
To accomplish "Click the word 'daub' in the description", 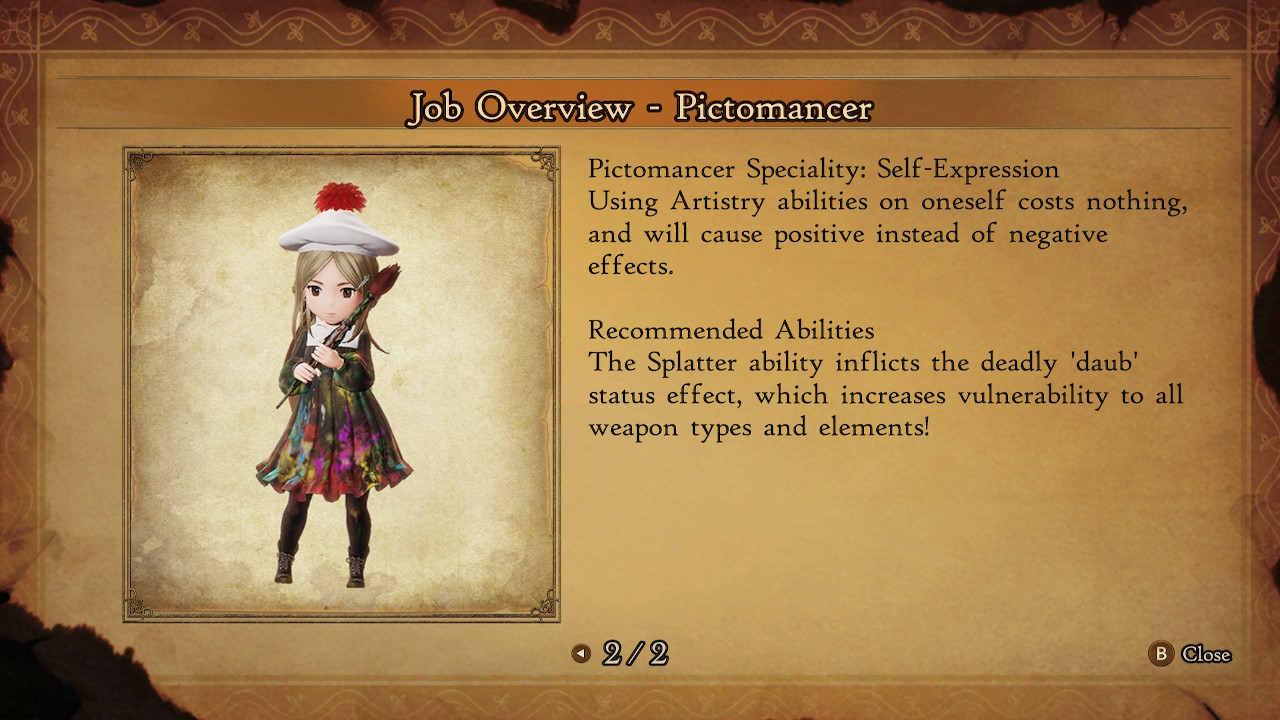I will coord(1105,363).
